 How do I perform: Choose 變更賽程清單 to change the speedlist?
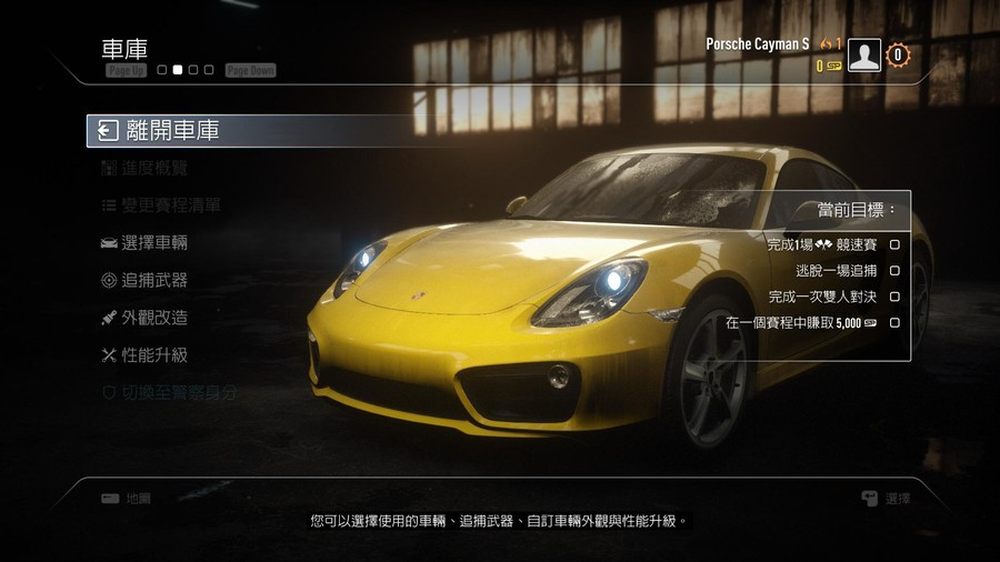170,206
